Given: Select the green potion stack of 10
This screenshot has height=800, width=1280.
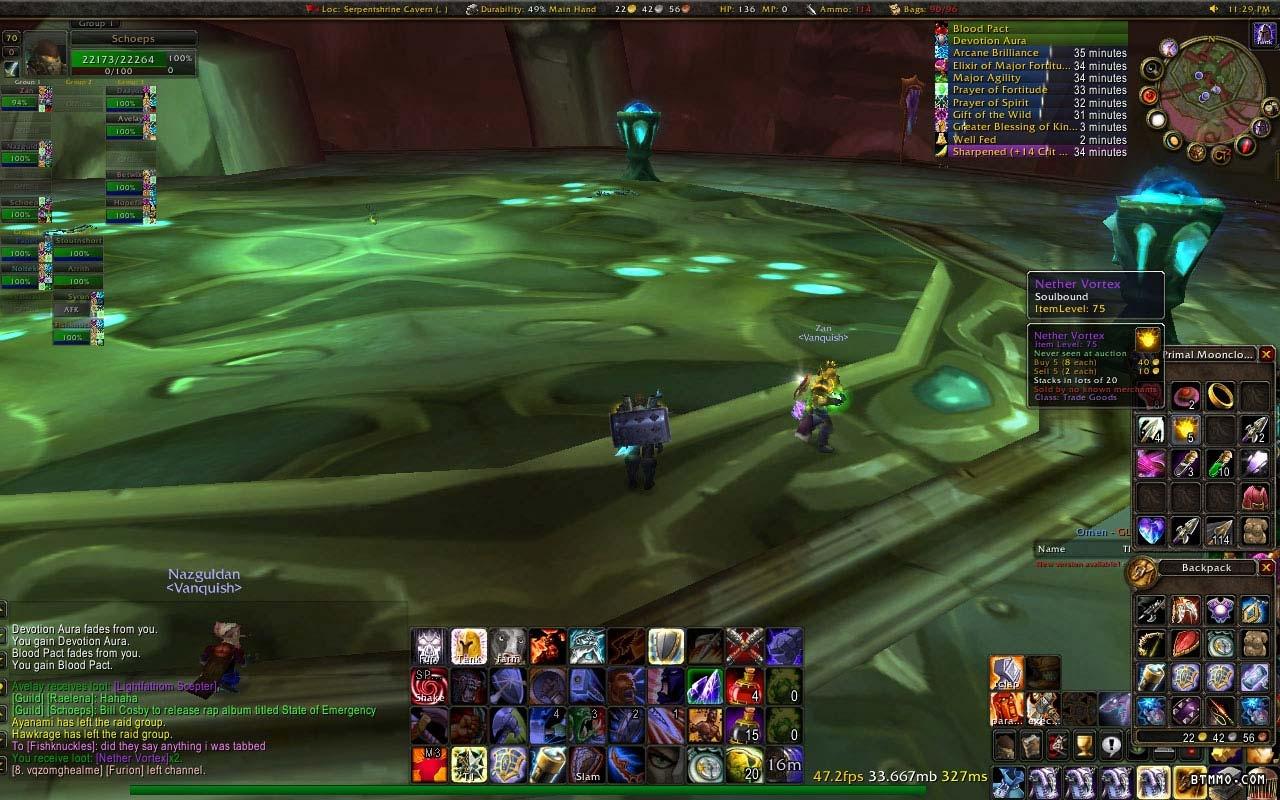Looking at the screenshot, I should pos(1220,464).
